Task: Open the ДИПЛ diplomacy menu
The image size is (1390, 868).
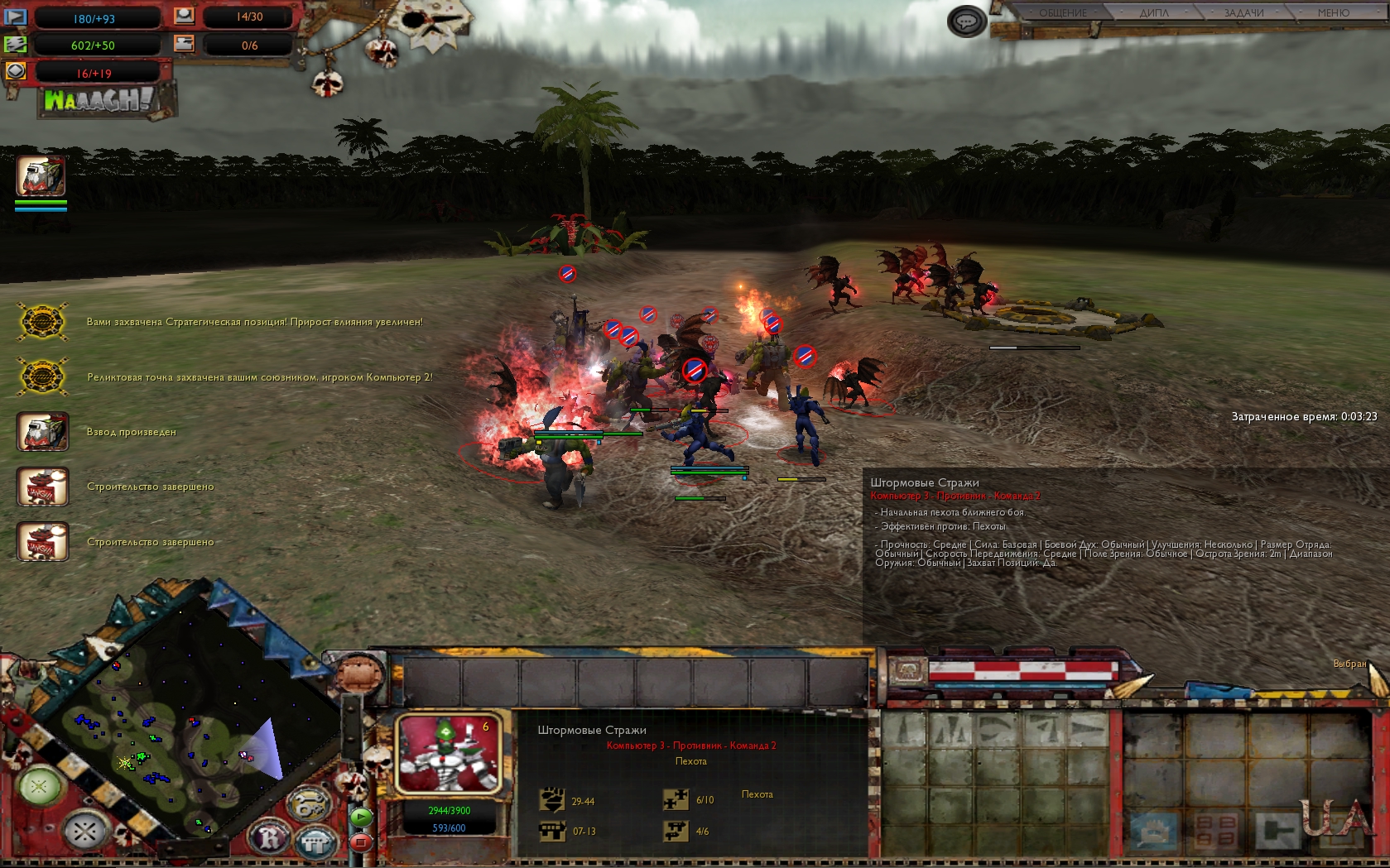Action: [x=1153, y=13]
